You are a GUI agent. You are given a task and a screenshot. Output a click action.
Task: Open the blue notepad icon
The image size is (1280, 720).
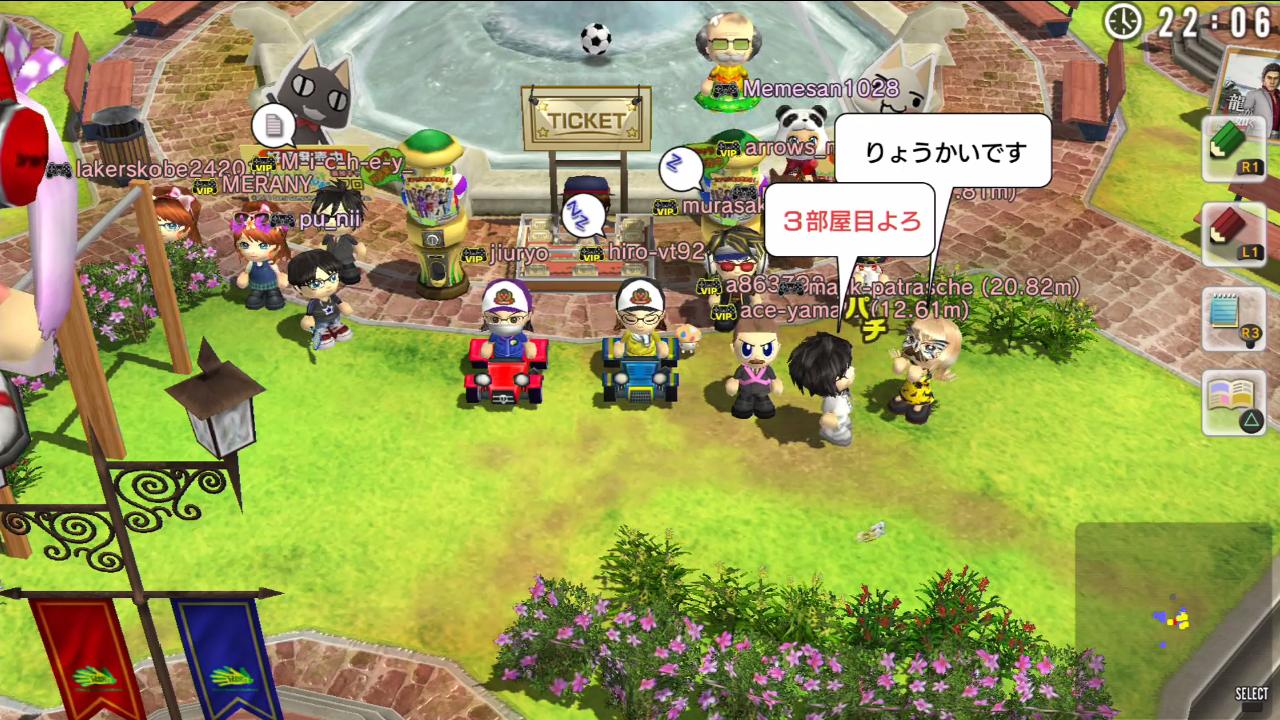[x=1232, y=318]
